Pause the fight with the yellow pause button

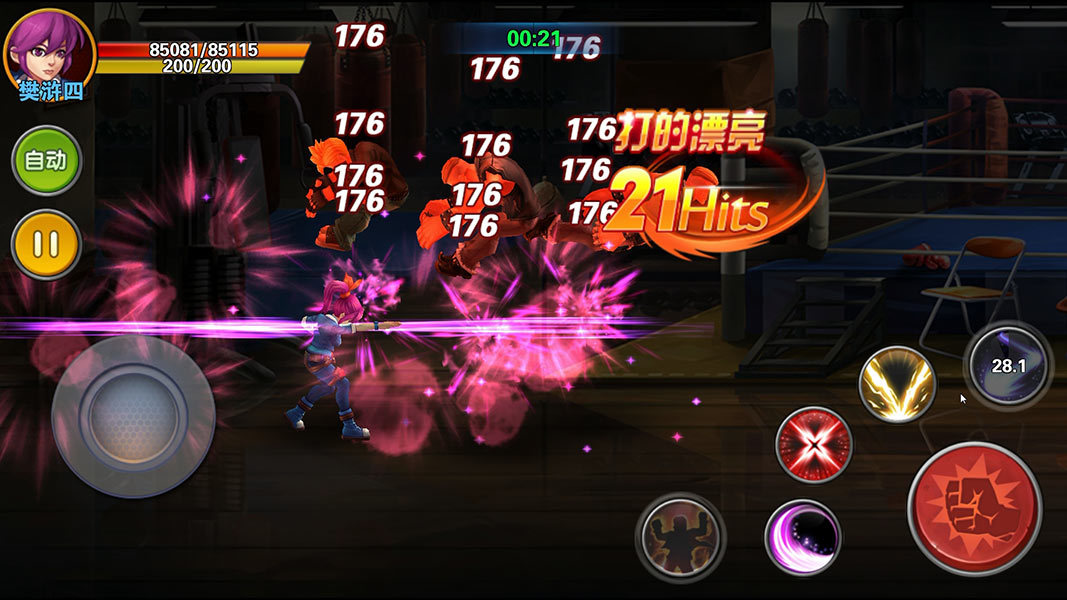(46, 244)
